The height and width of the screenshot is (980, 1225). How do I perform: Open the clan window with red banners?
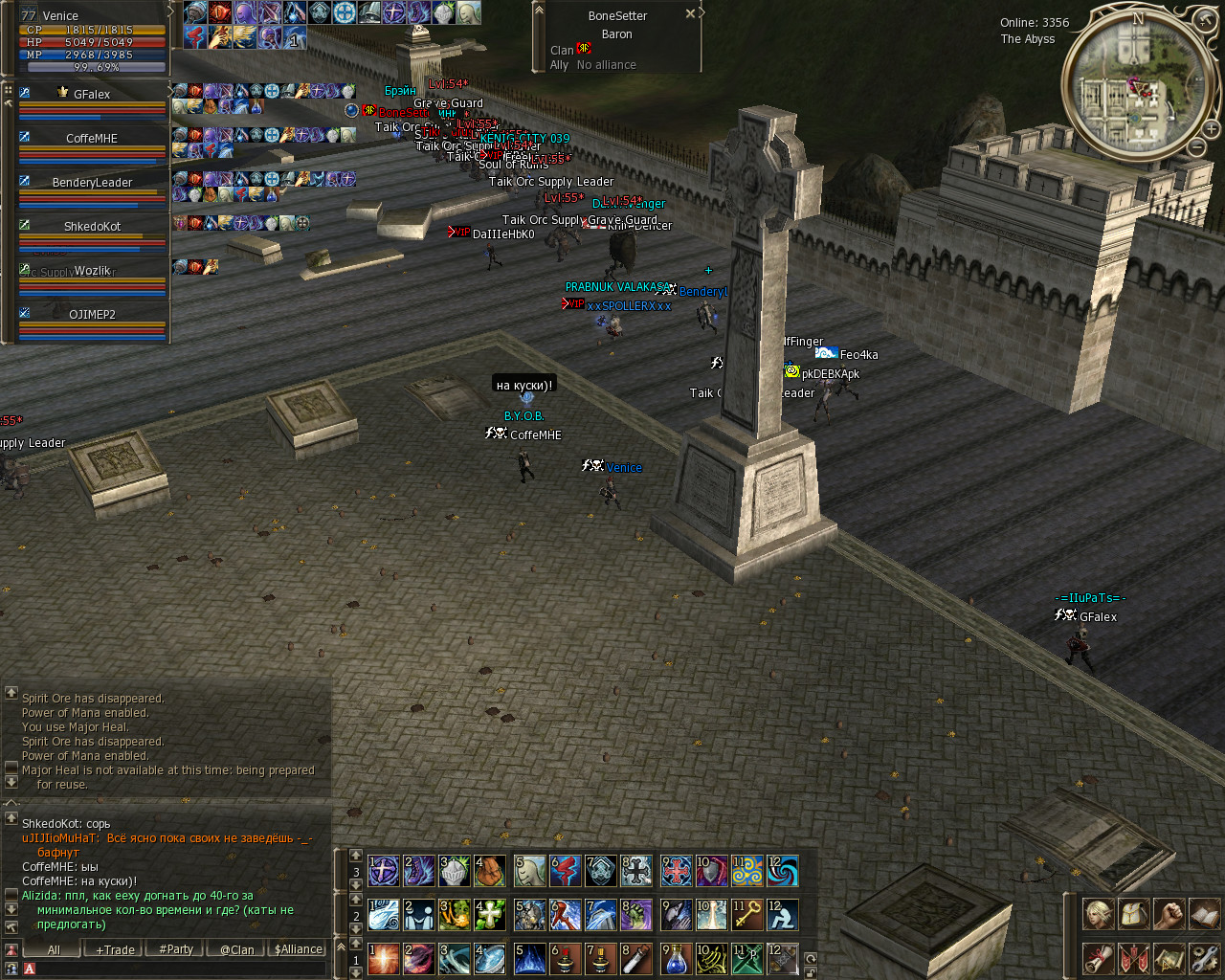click(x=1133, y=957)
